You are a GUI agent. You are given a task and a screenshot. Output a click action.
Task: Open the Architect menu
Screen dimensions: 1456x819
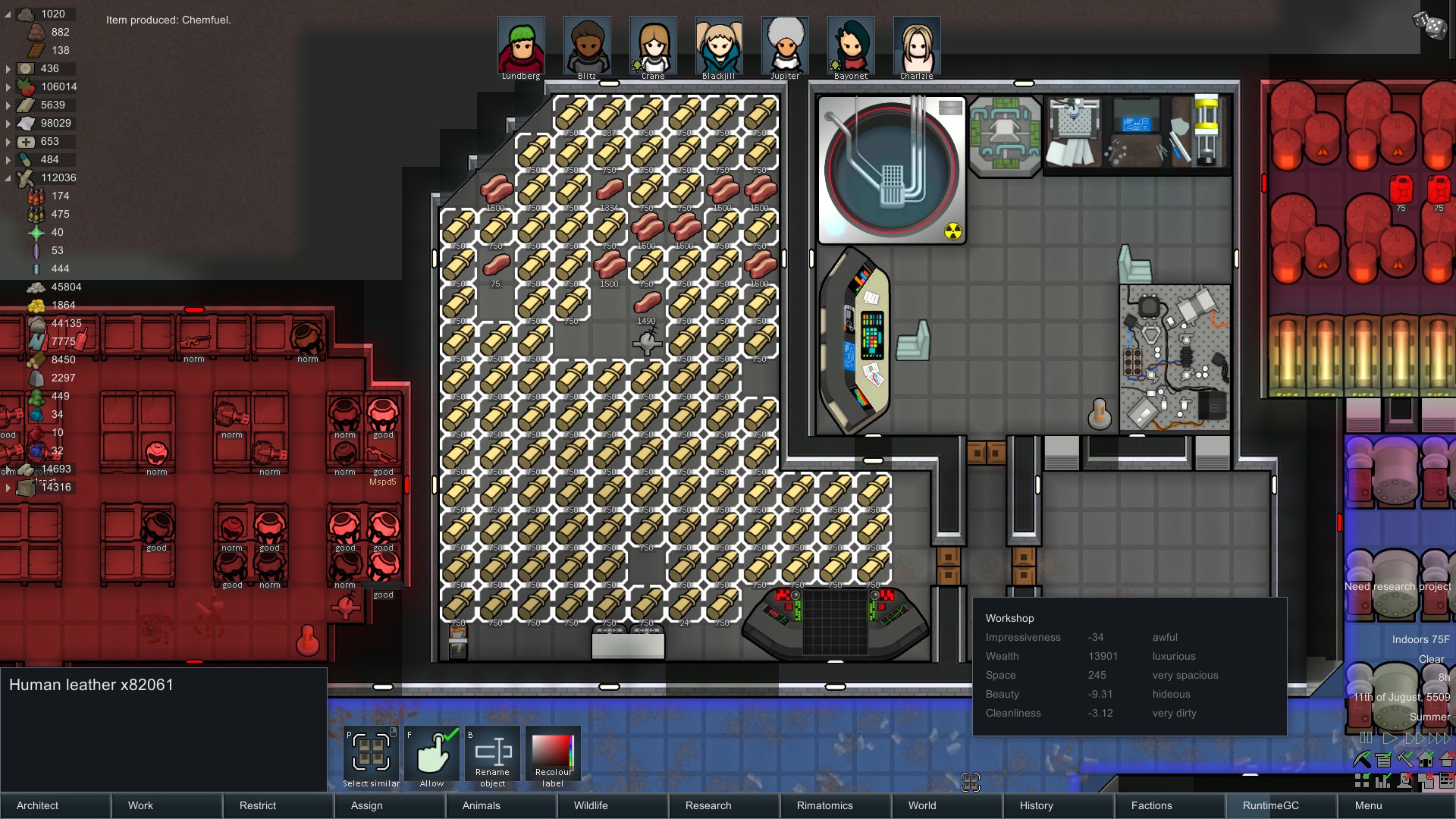(x=36, y=805)
